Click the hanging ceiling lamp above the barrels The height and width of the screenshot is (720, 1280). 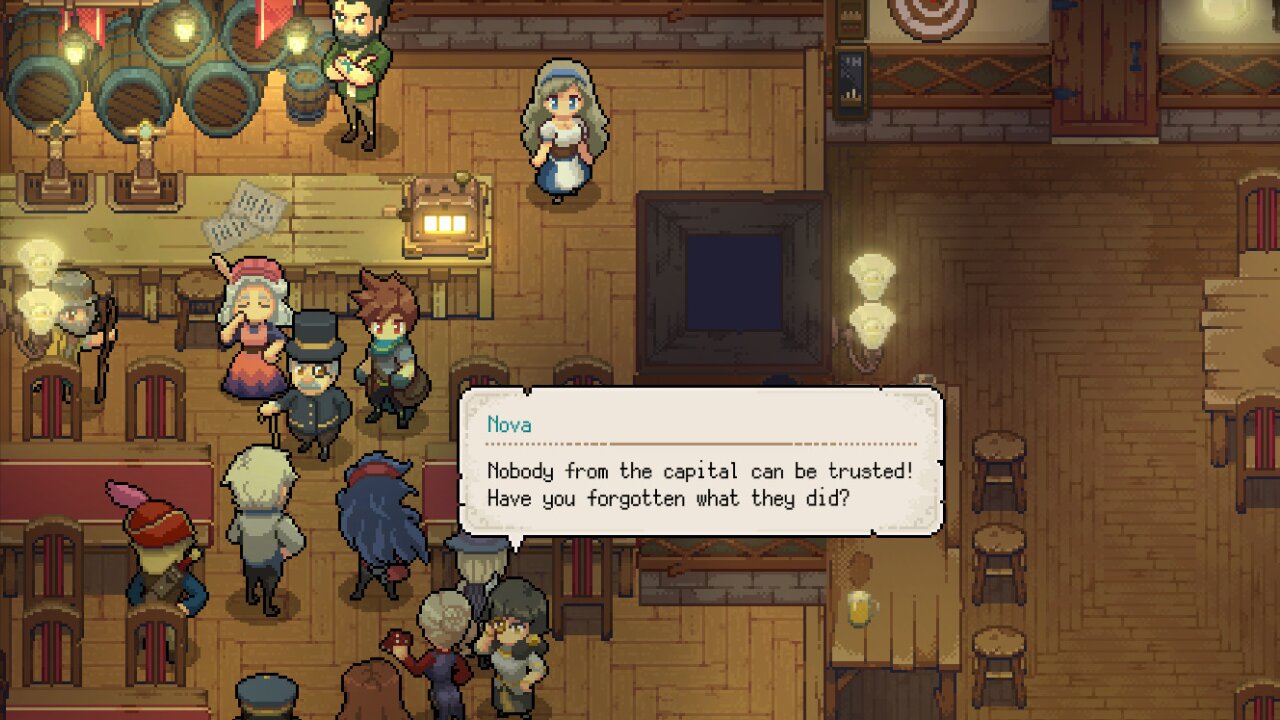click(78, 45)
